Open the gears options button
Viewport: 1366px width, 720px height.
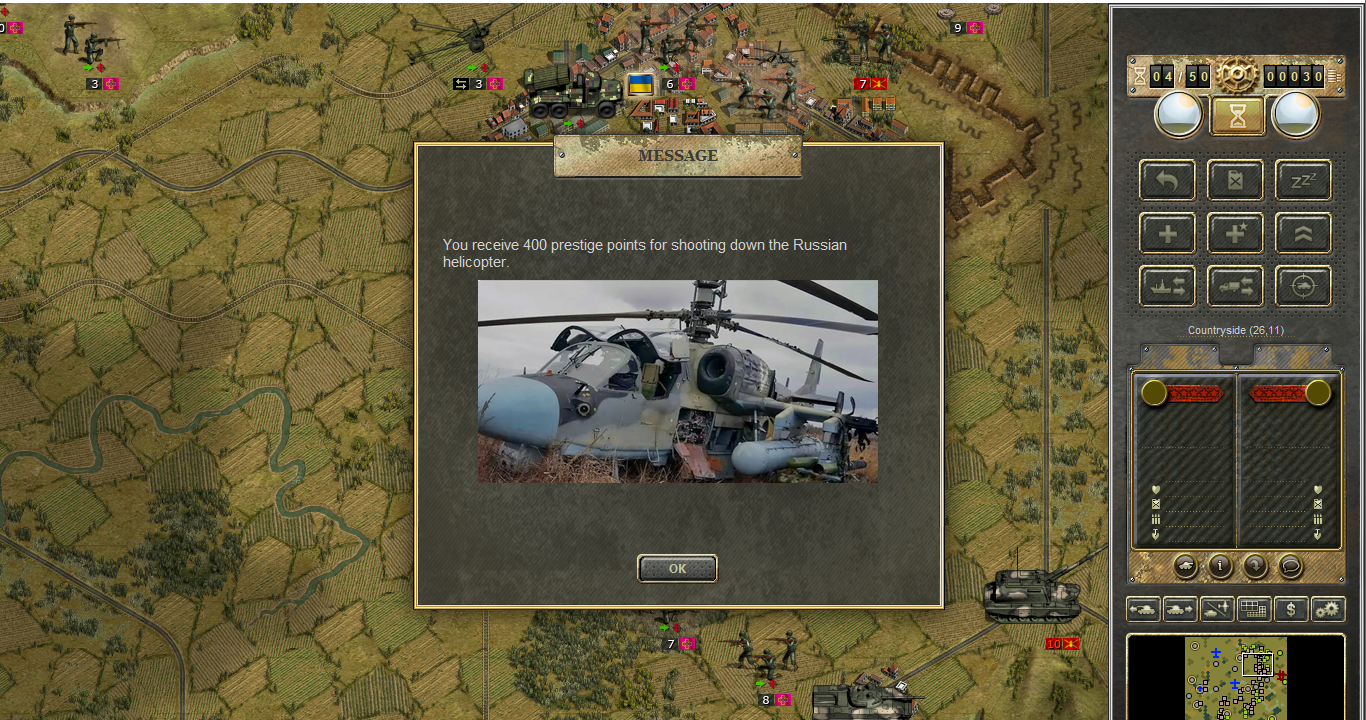pos(1328,608)
